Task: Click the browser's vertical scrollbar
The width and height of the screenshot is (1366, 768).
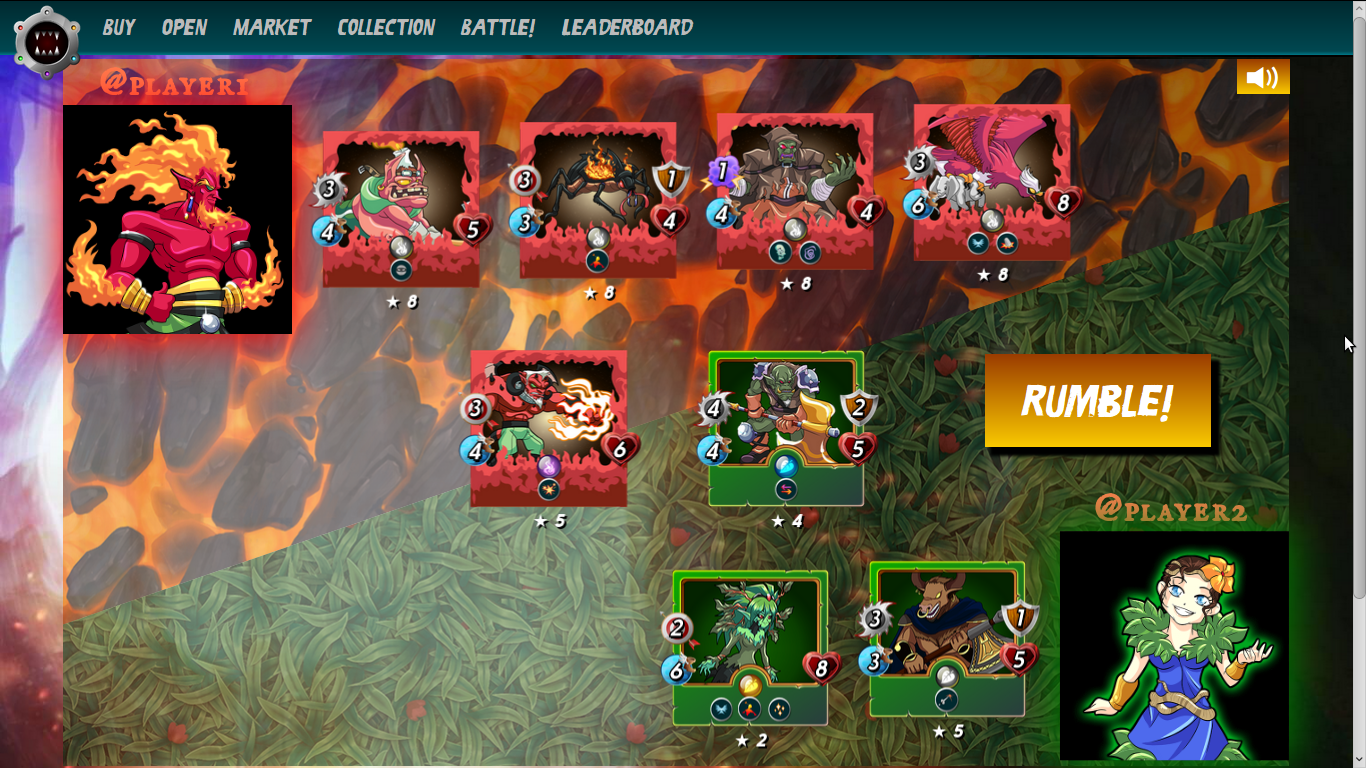Action: point(1358,300)
